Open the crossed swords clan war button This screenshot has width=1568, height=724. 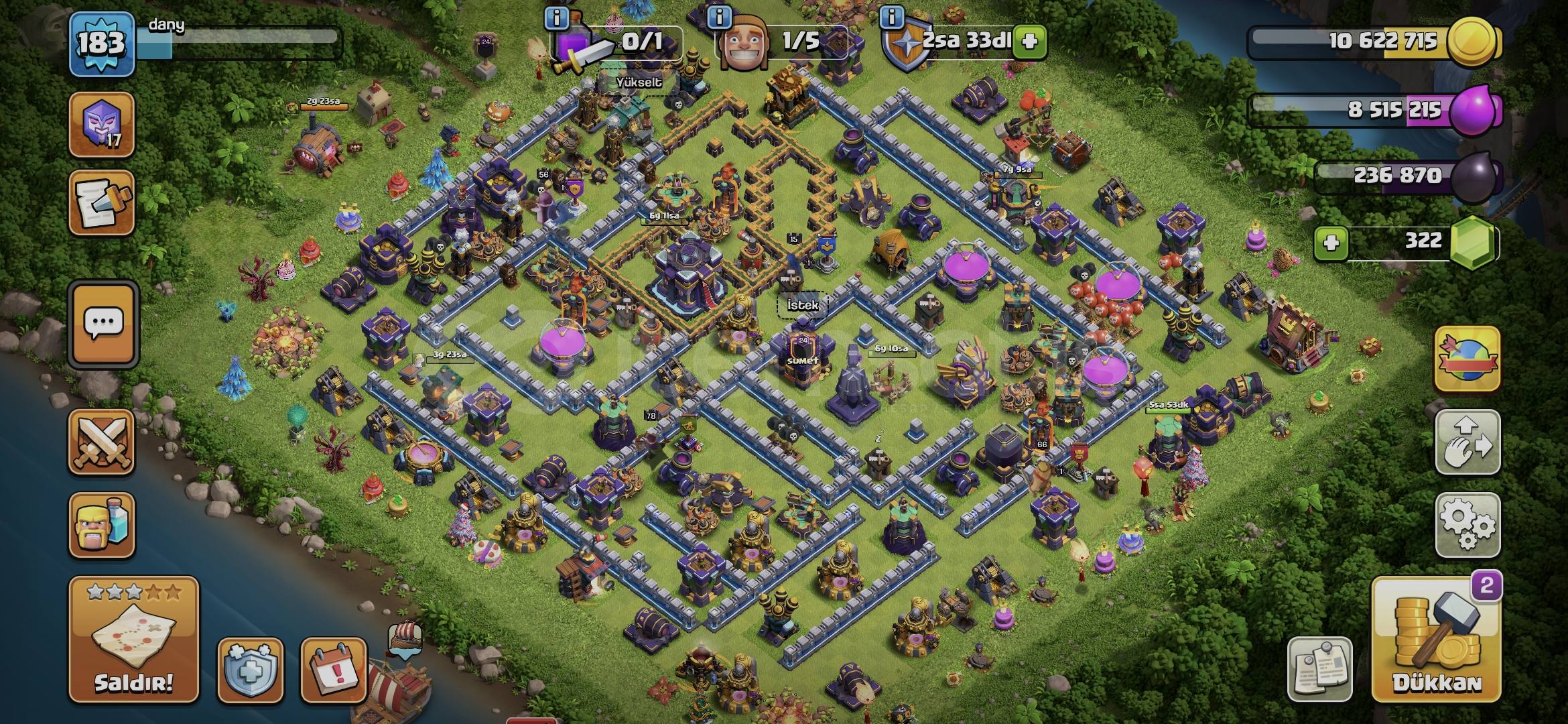pyautogui.click(x=102, y=442)
